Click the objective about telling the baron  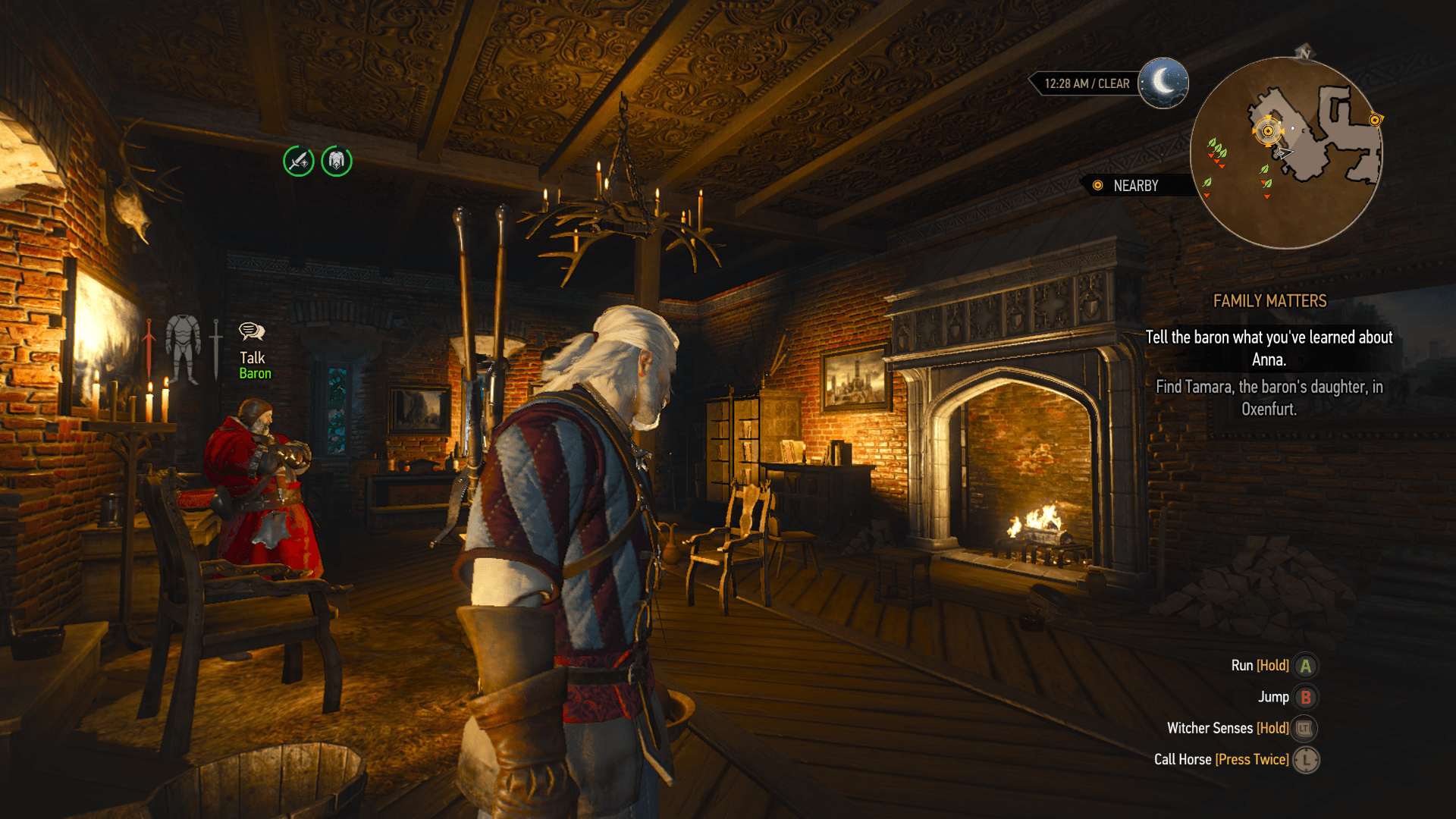1269,348
